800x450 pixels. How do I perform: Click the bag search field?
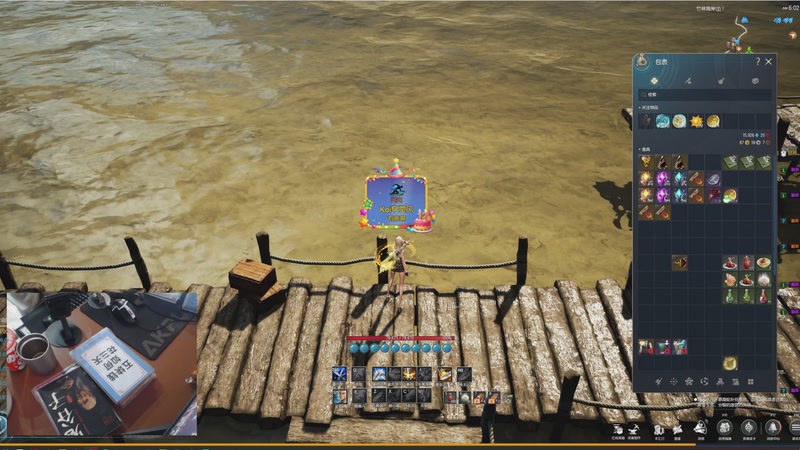point(705,95)
